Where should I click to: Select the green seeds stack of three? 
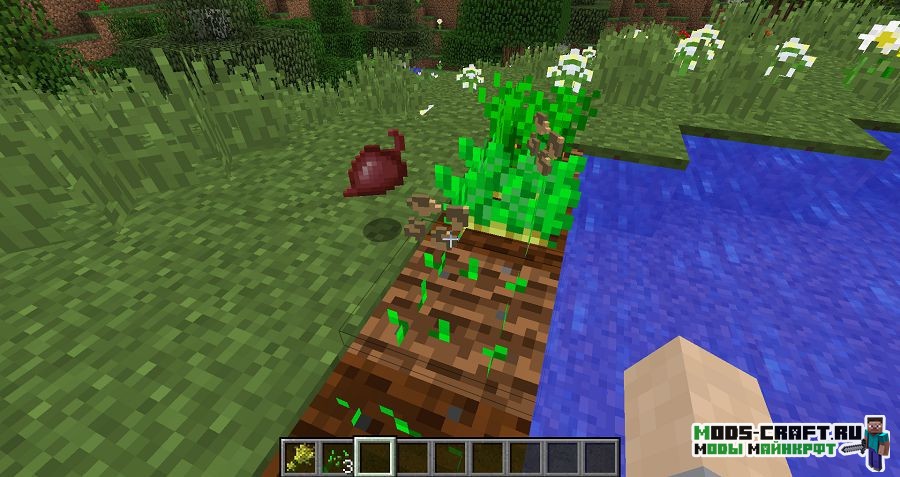click(336, 456)
